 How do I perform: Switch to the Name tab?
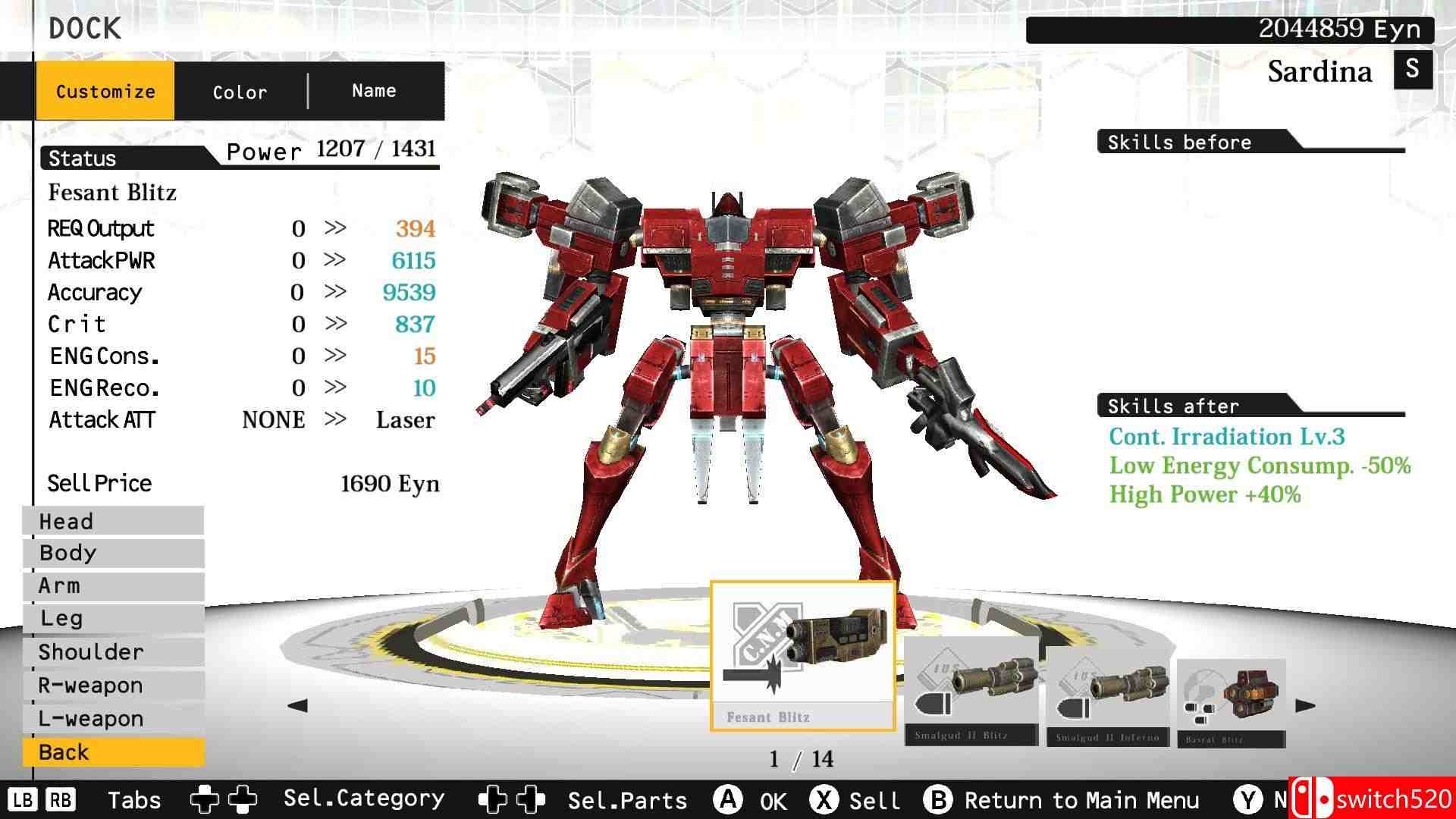point(373,90)
